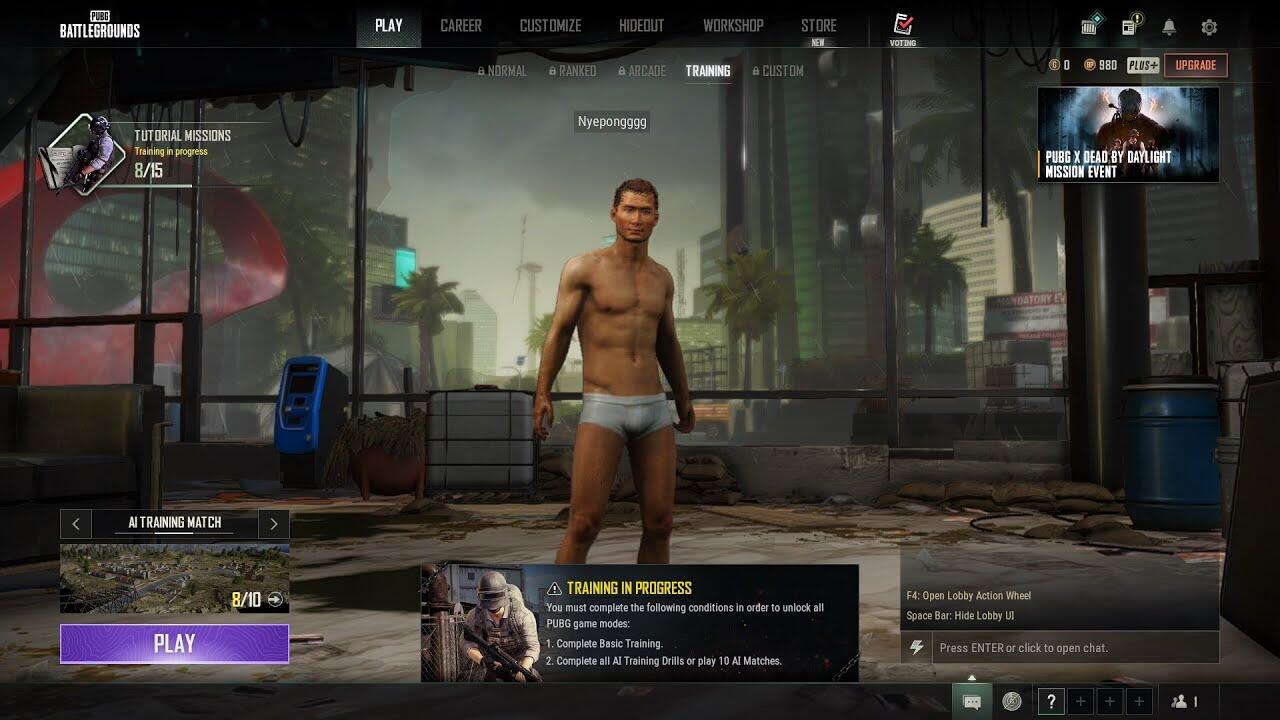Show the next training mode with right arrow

(x=274, y=524)
